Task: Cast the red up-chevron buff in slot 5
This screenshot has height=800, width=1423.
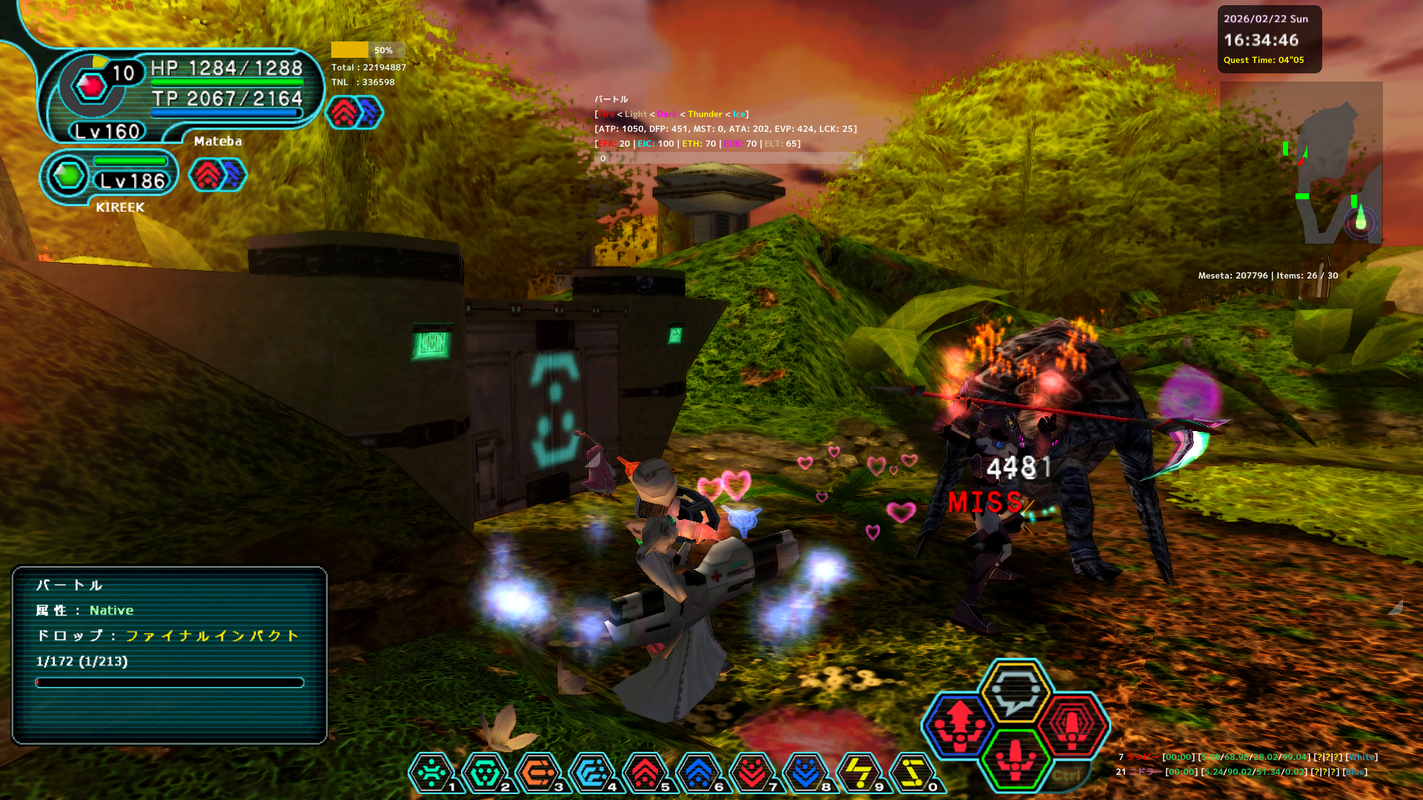Action: (645, 772)
